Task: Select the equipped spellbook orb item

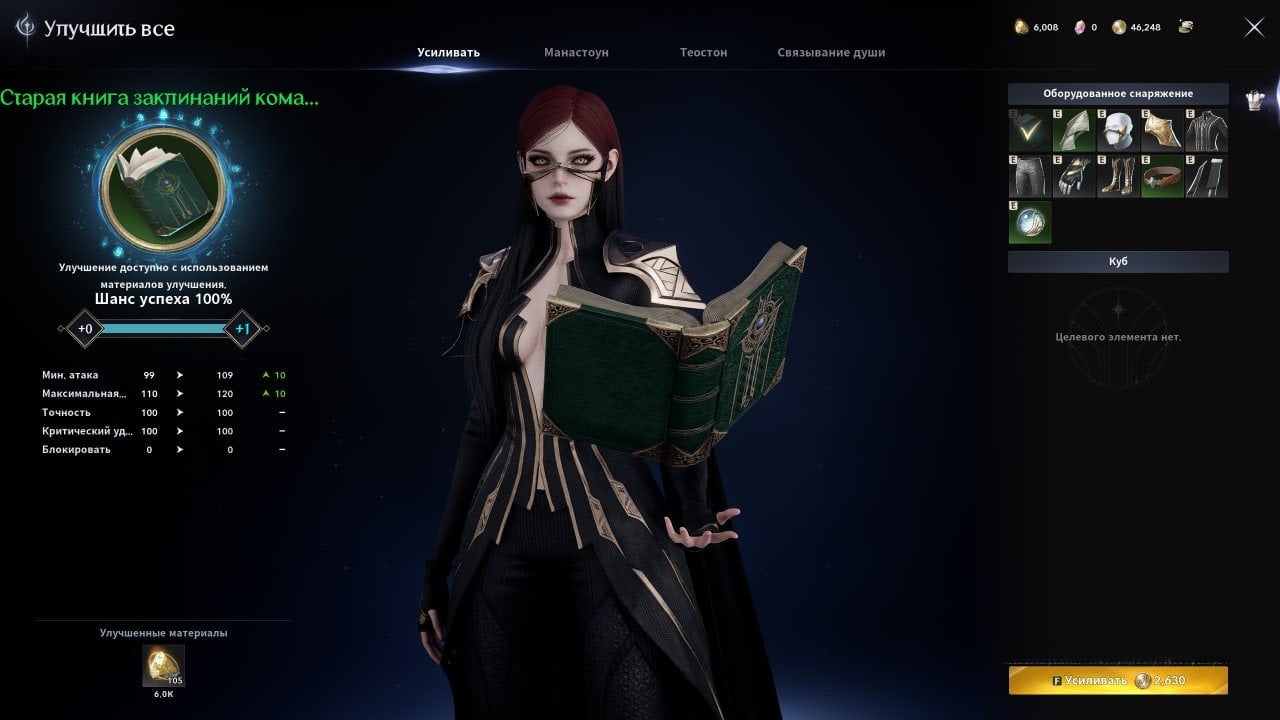Action: click(1030, 221)
